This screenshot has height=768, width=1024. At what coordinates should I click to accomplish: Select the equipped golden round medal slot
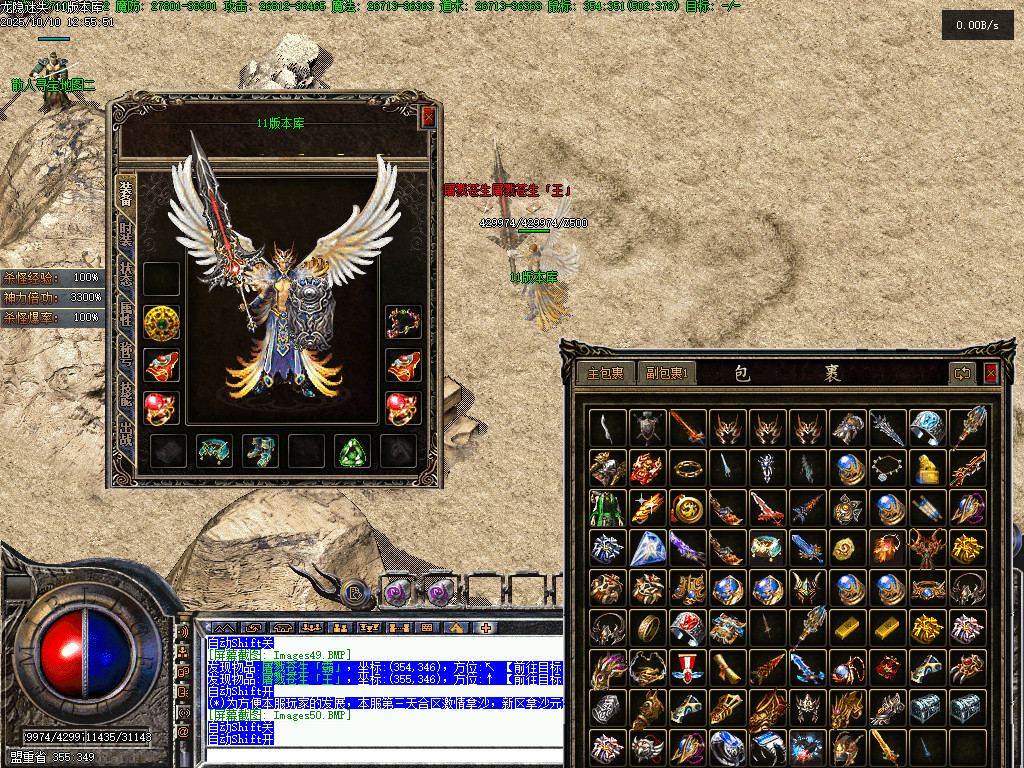click(x=161, y=322)
